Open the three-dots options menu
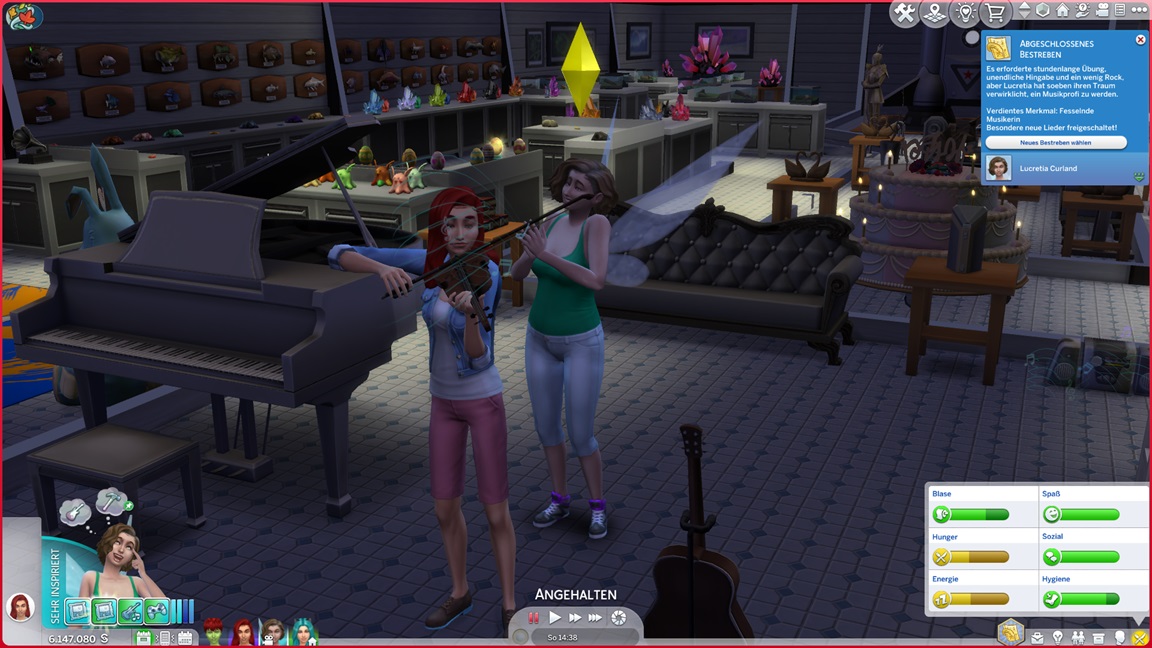This screenshot has height=648, width=1152. click(x=1139, y=10)
